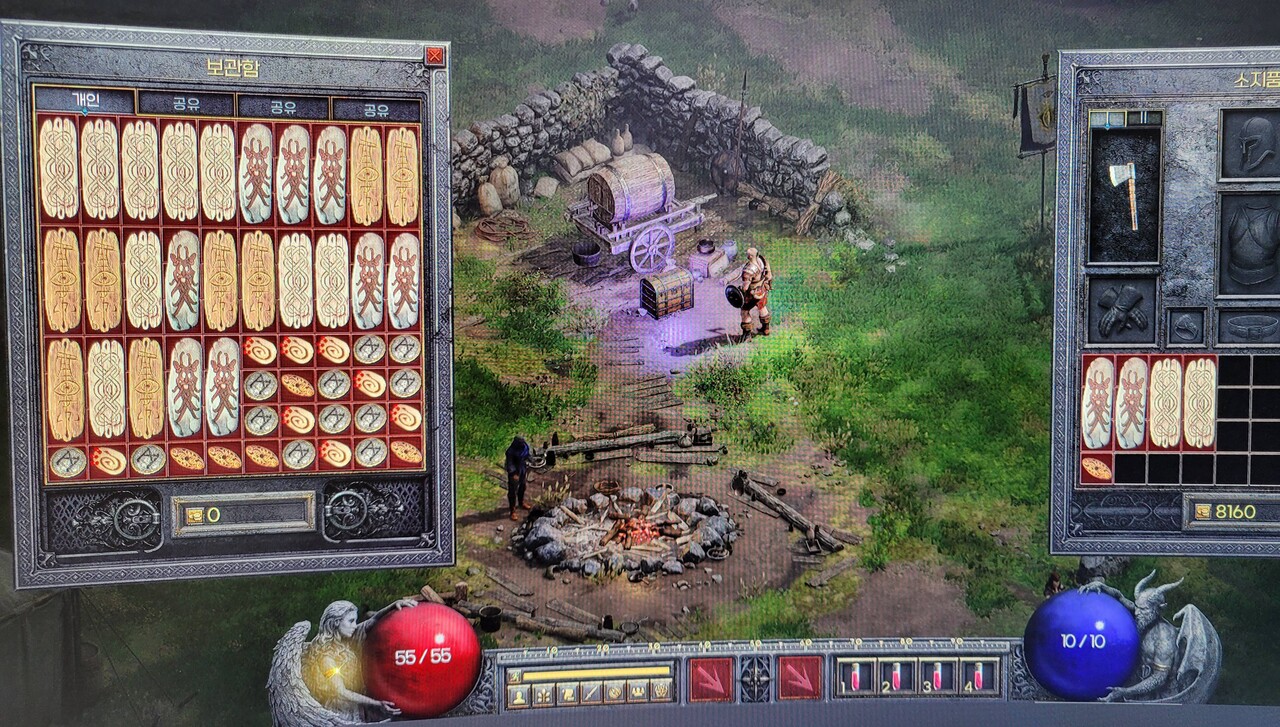Screen dimensions: 1280x727
Task: Activate the right attack skill button
Action: [x=799, y=679]
